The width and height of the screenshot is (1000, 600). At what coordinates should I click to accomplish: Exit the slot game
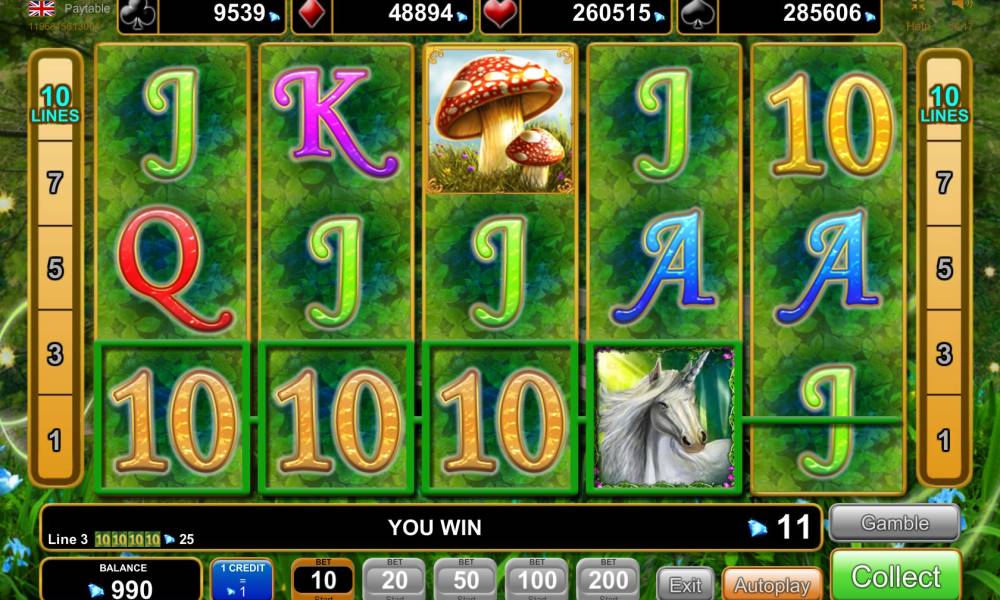686,585
